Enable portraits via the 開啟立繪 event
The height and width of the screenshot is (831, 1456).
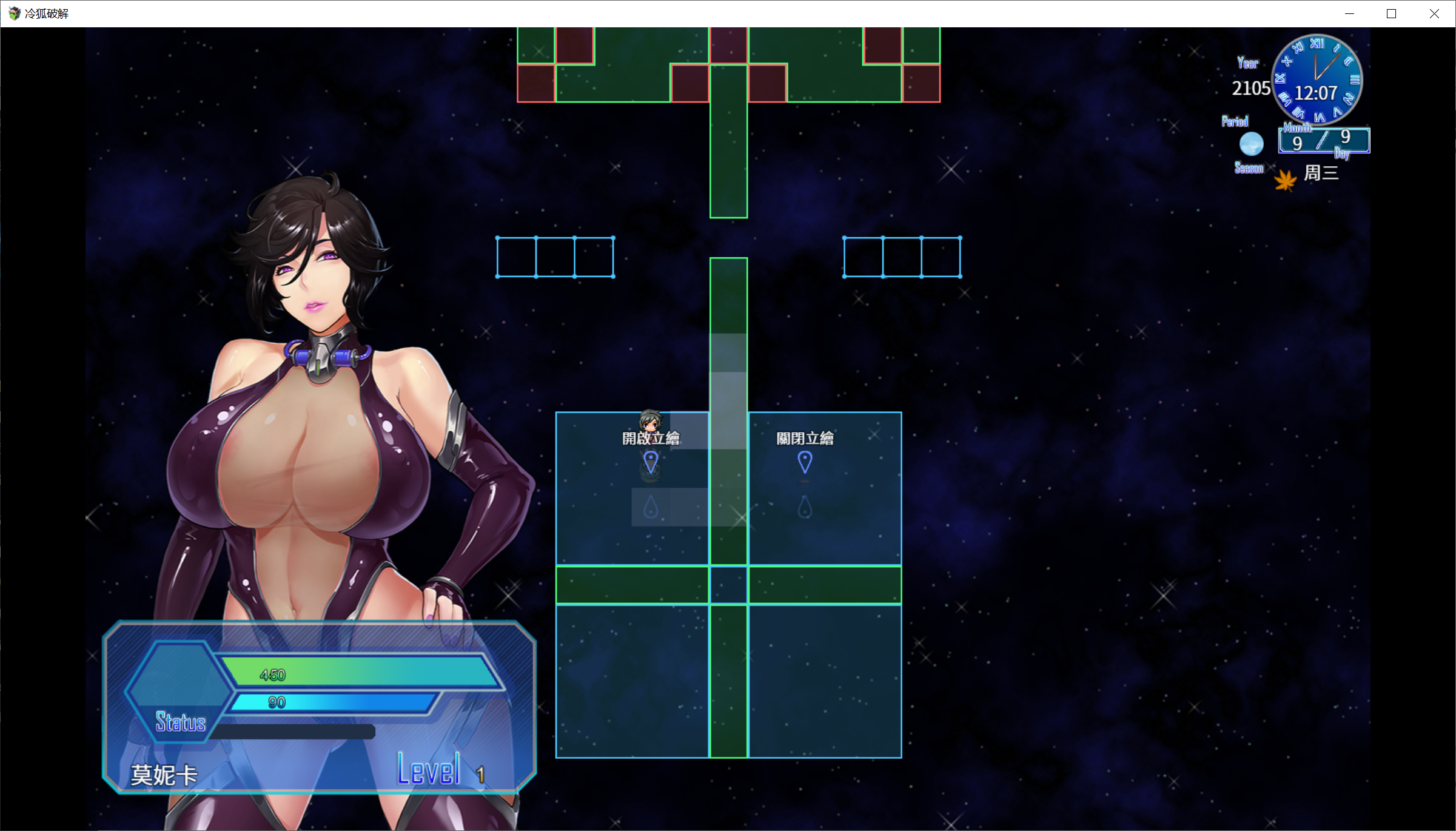point(651,437)
